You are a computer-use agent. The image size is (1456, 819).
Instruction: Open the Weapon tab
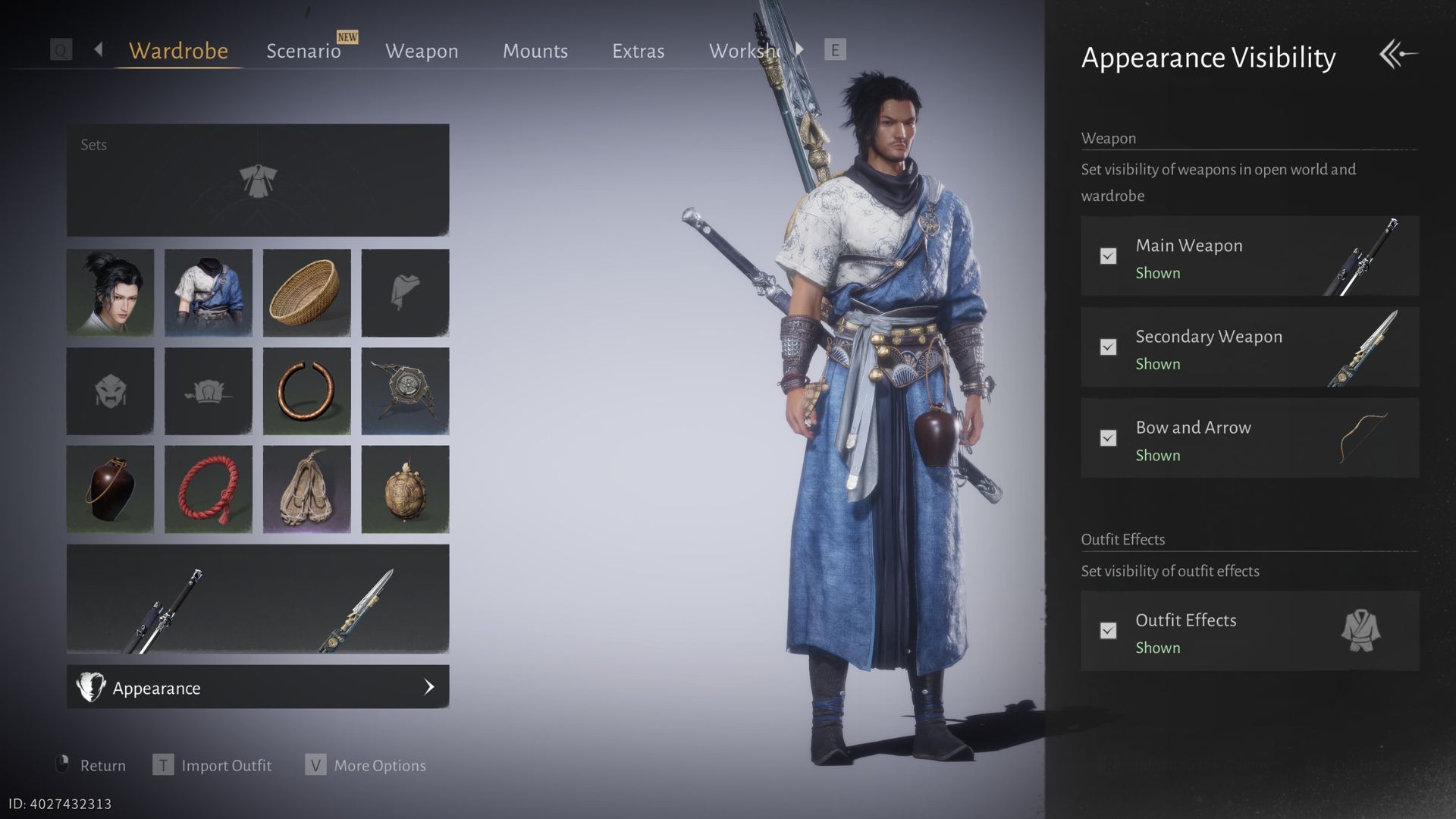[x=422, y=51]
